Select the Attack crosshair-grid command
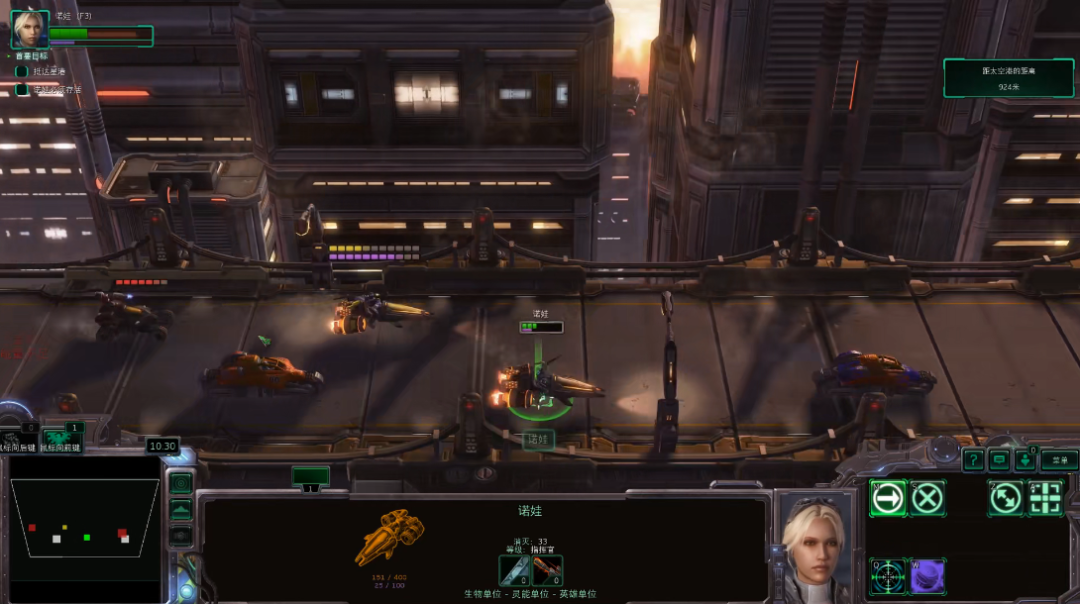Screen dimensions: 1080x604 [1046, 497]
